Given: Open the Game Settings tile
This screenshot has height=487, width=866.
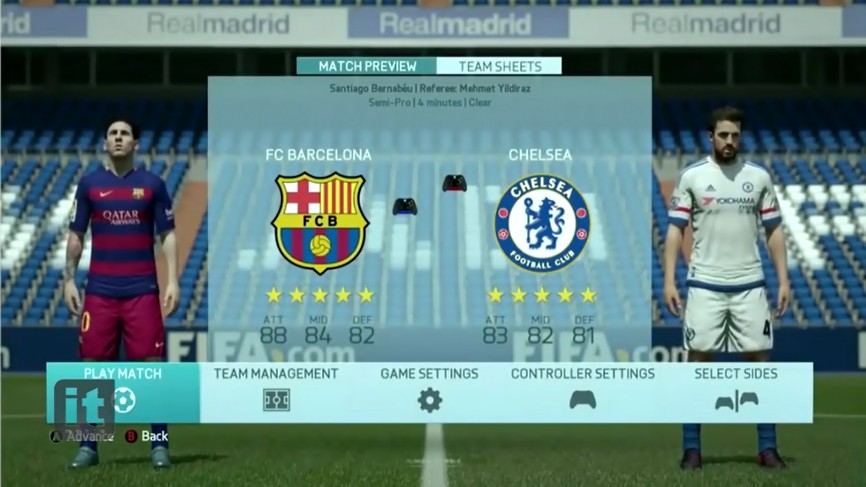Looking at the screenshot, I should point(429,391).
